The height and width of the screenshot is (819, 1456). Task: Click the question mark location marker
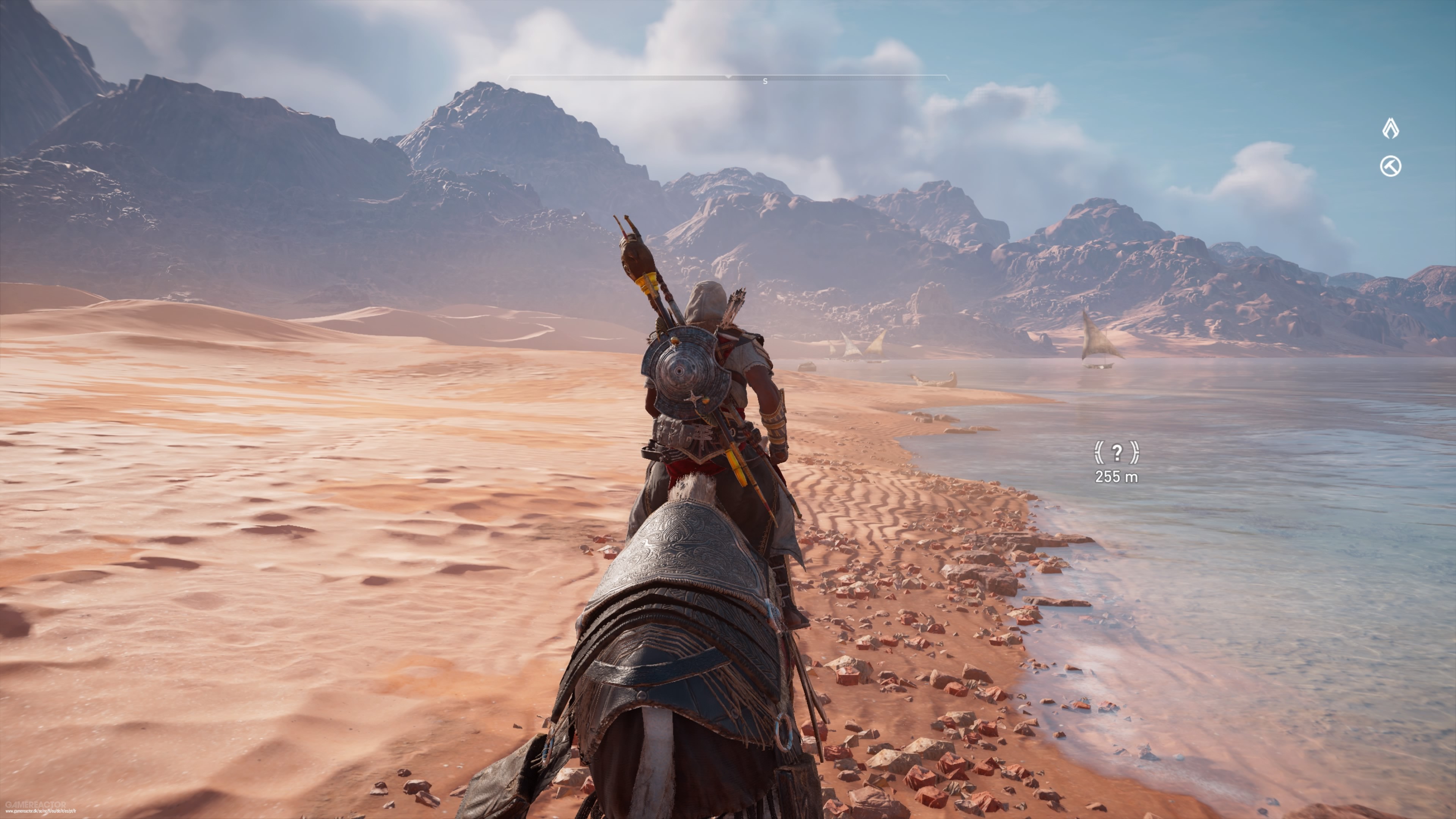point(1116,452)
